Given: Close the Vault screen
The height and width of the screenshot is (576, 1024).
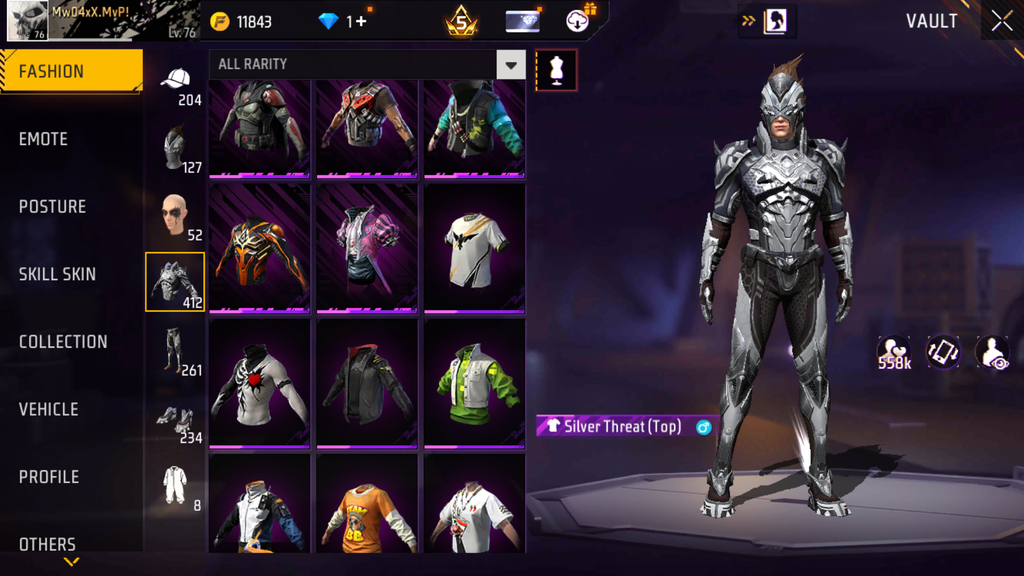Looking at the screenshot, I should tap(1001, 21).
